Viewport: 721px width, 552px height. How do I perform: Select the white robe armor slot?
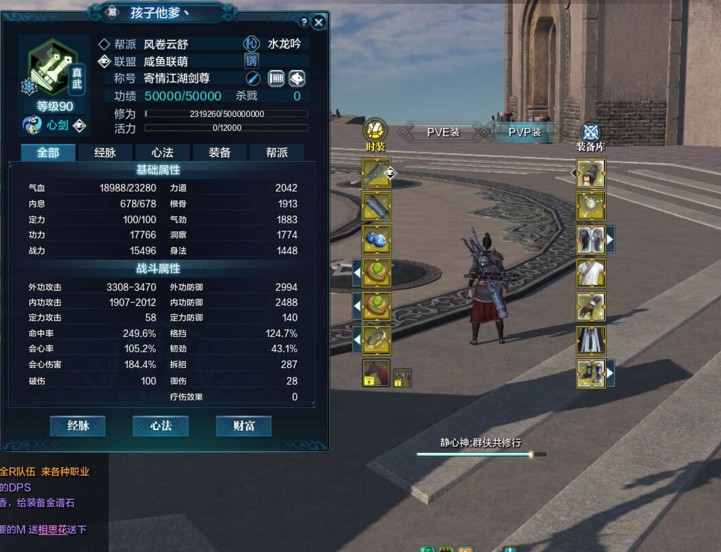point(590,273)
